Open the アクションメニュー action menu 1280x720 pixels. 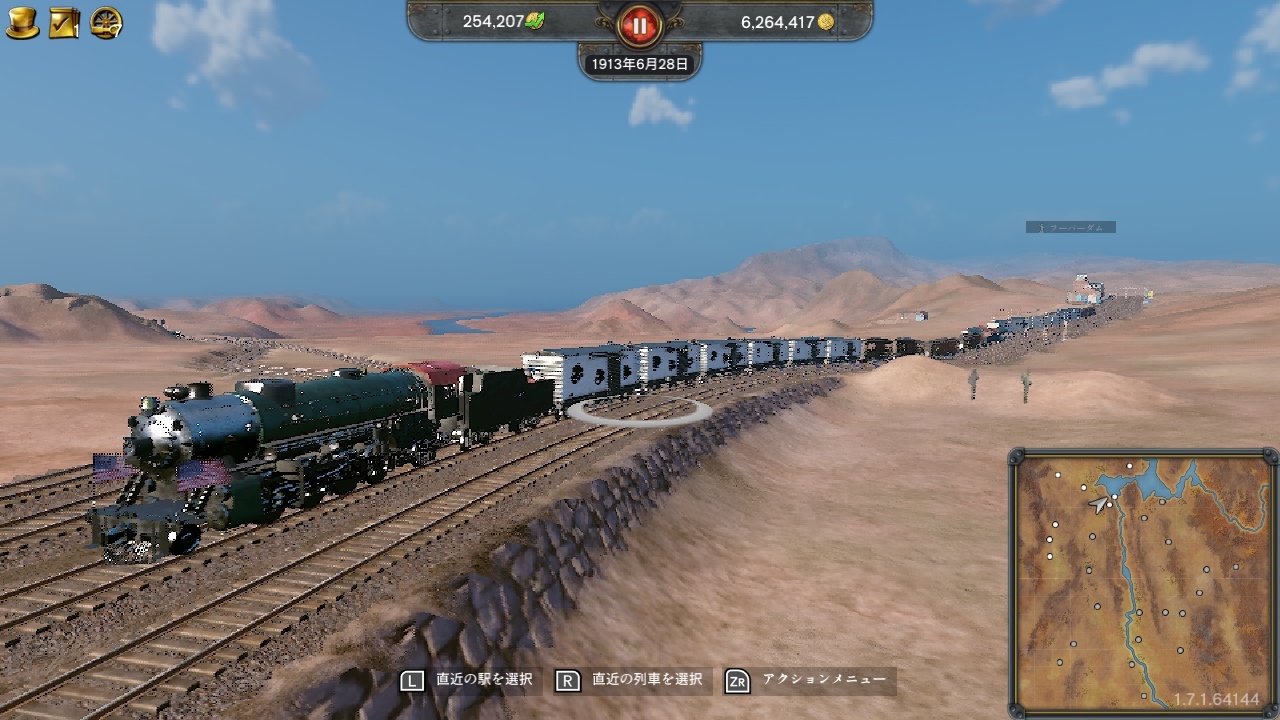823,678
